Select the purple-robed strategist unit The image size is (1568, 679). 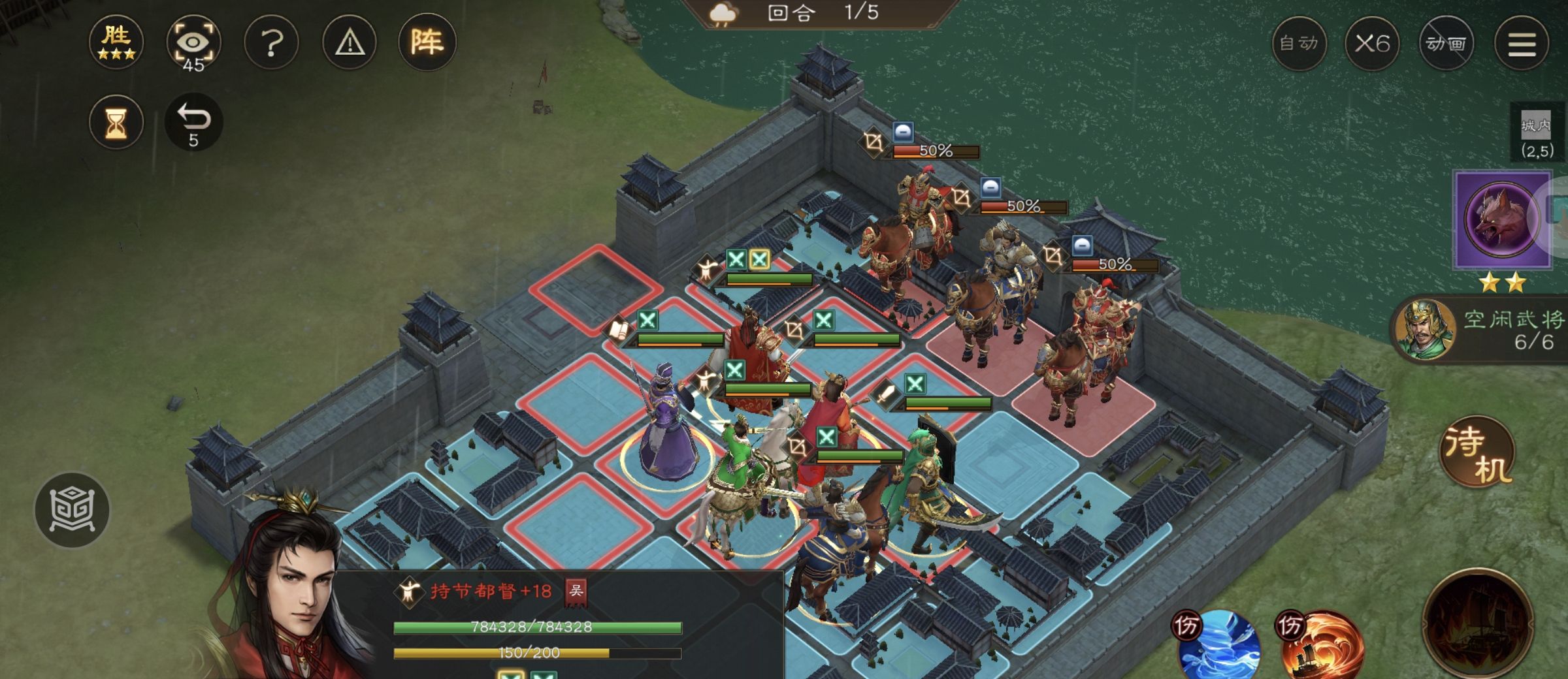pyautogui.click(x=668, y=424)
